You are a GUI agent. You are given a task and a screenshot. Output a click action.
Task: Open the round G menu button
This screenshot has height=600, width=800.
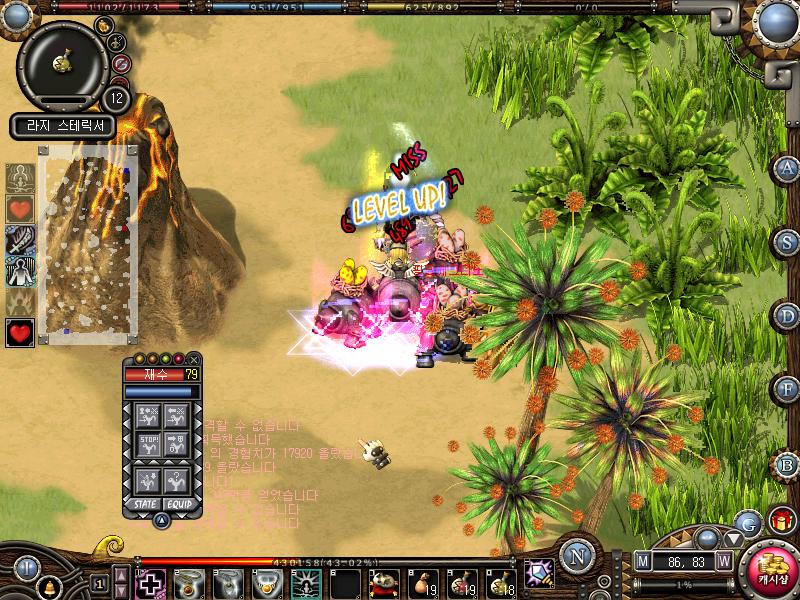[x=746, y=522]
